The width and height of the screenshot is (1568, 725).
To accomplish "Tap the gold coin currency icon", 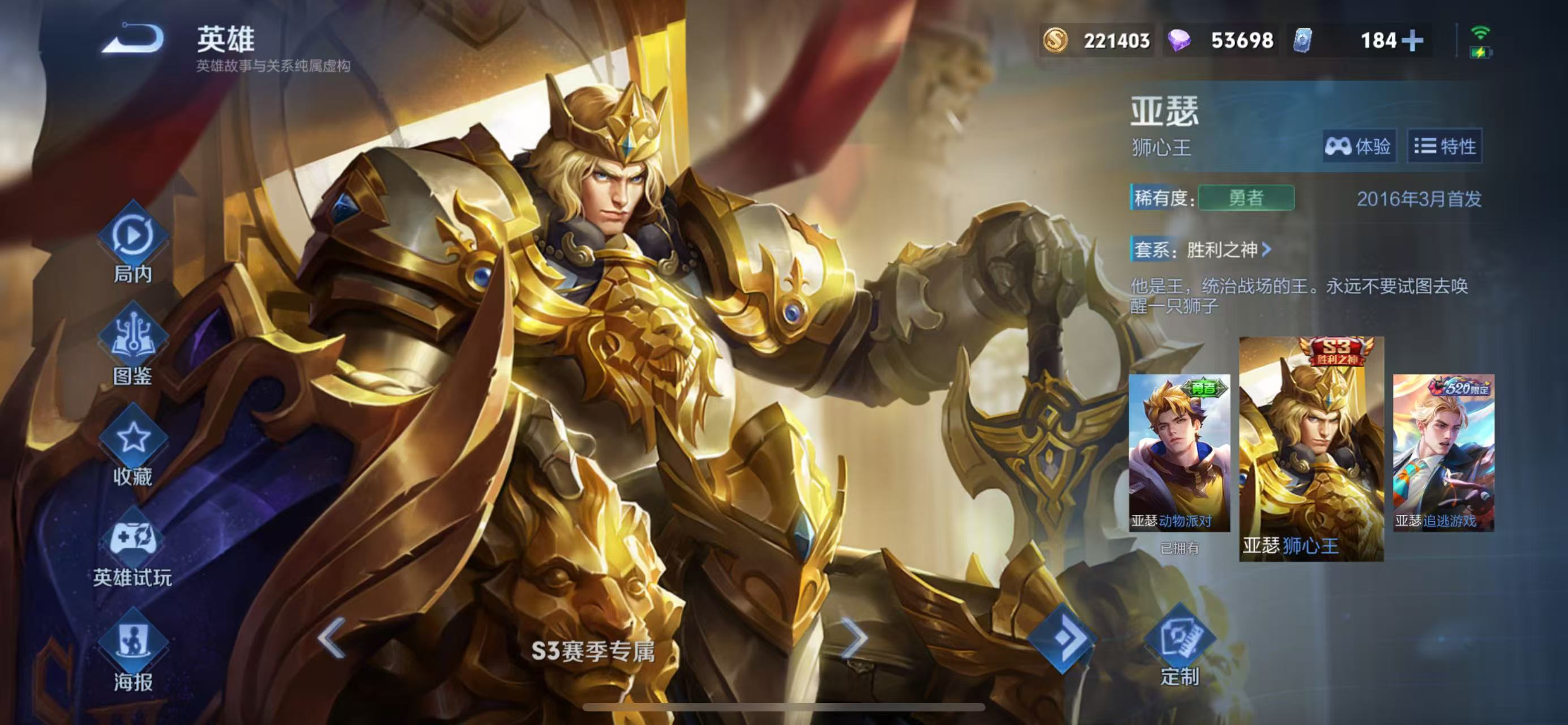I will (x=1056, y=41).
